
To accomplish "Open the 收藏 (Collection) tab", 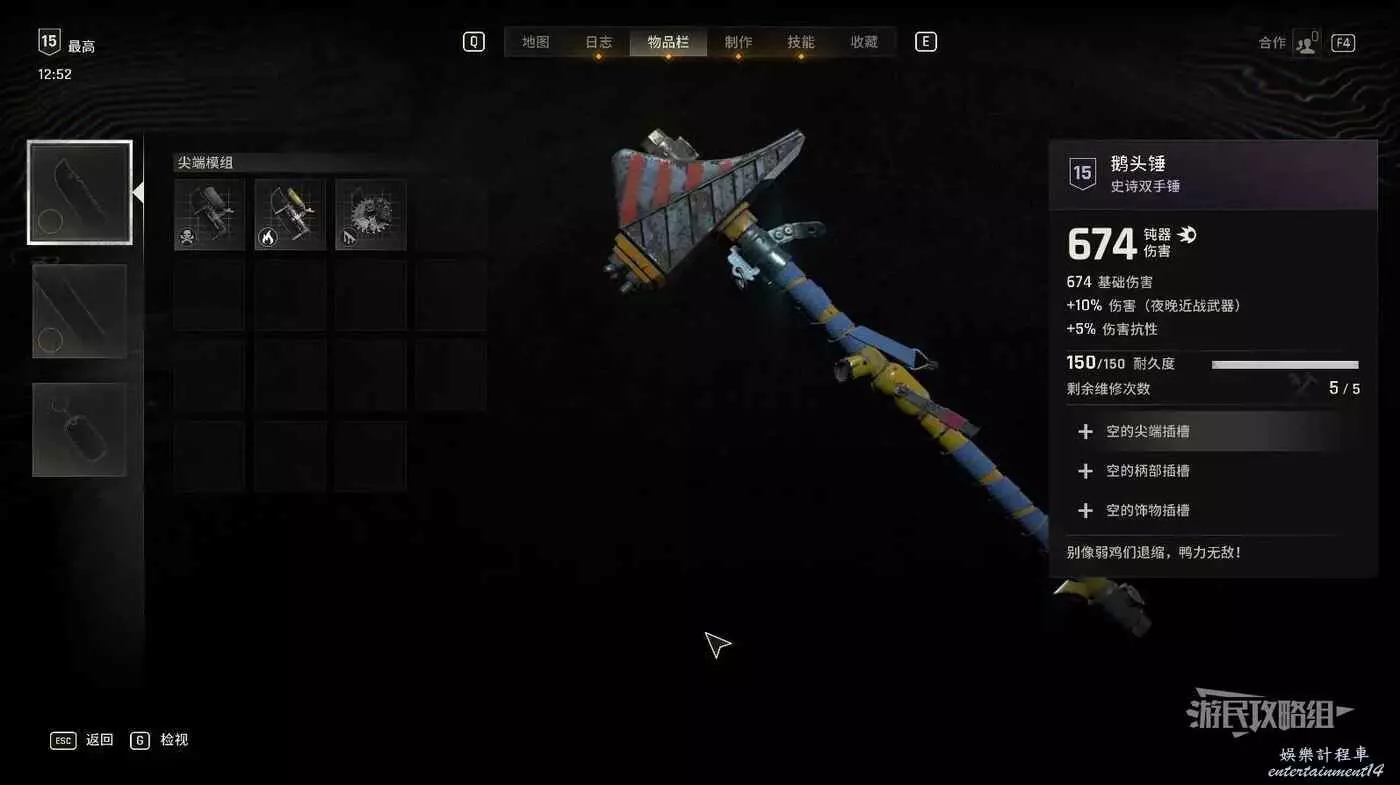I will [x=864, y=42].
